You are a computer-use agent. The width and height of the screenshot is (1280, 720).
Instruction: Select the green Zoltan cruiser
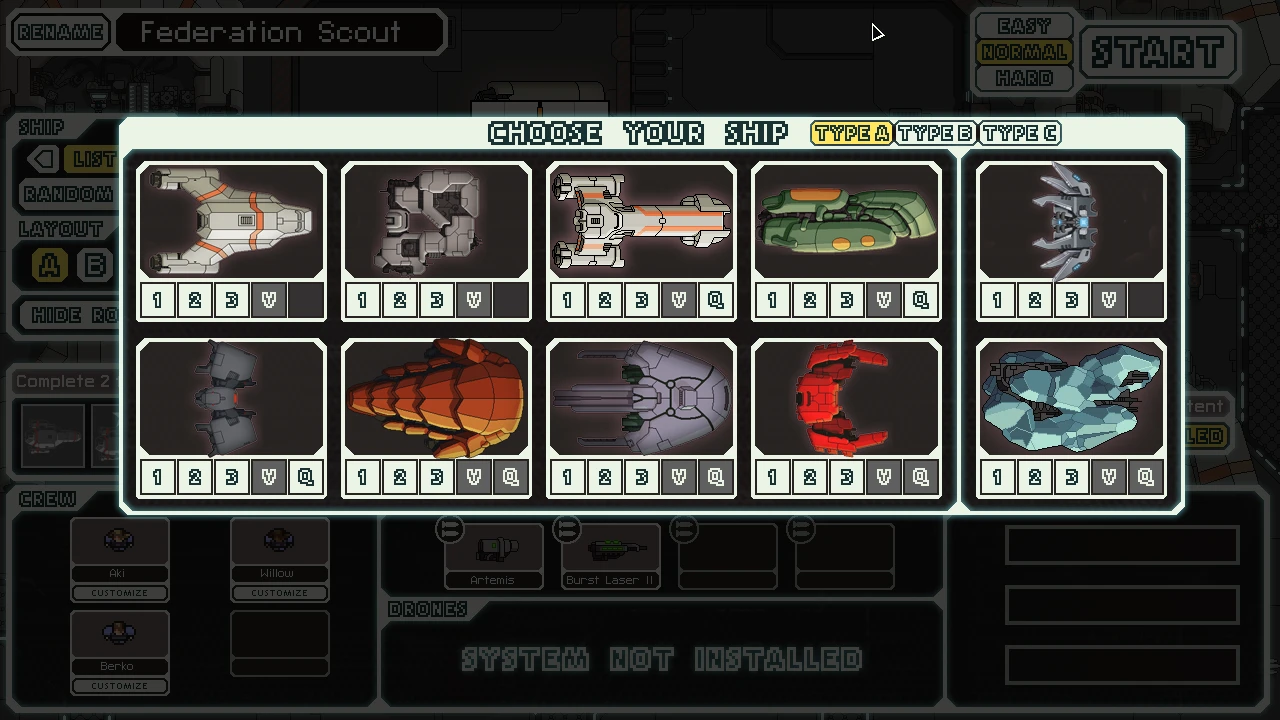pos(846,220)
